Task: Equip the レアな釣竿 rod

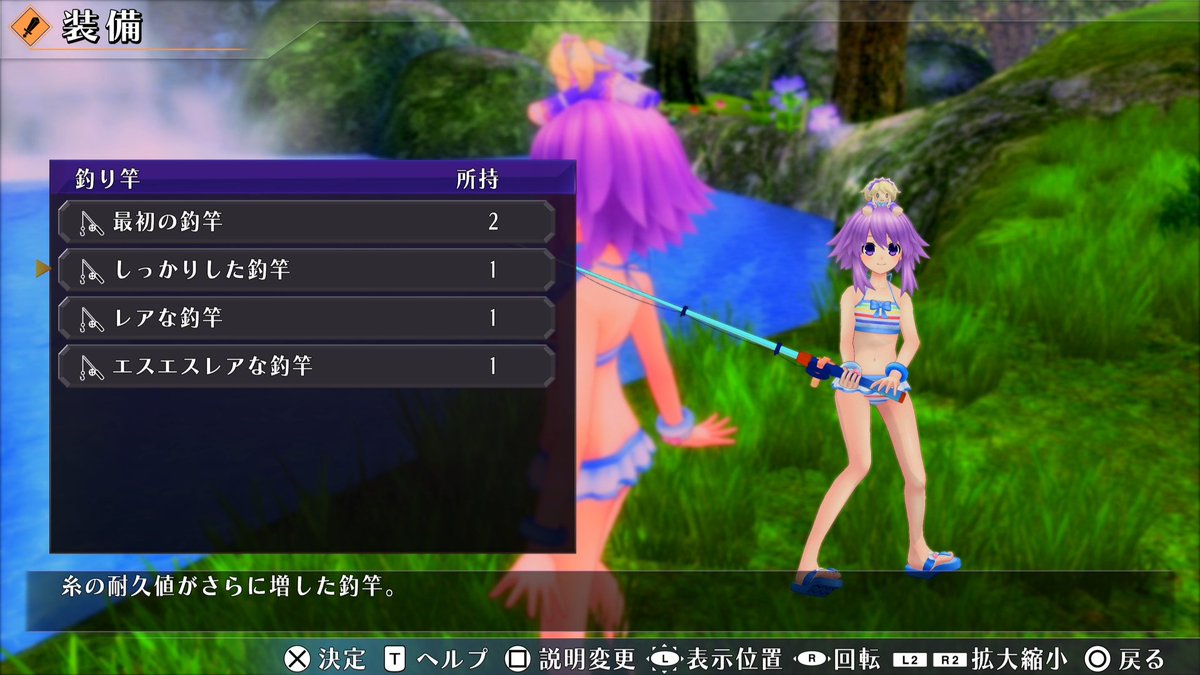Action: [x=306, y=318]
